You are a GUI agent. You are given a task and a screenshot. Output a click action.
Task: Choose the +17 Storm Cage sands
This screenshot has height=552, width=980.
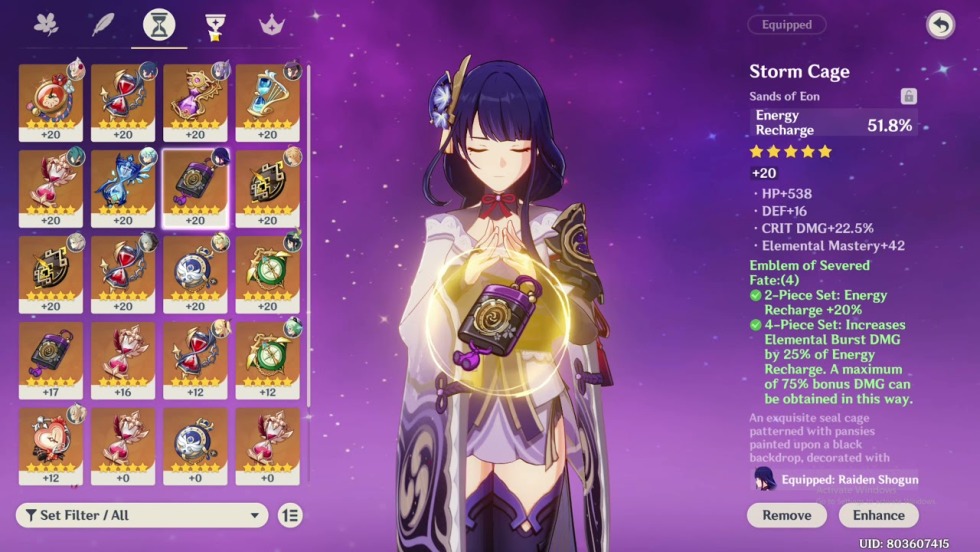(x=51, y=355)
